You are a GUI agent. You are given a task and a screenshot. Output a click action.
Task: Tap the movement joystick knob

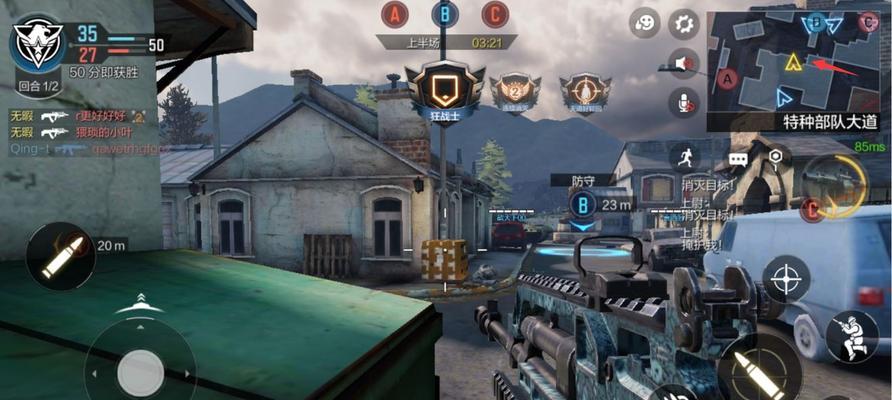139,372
